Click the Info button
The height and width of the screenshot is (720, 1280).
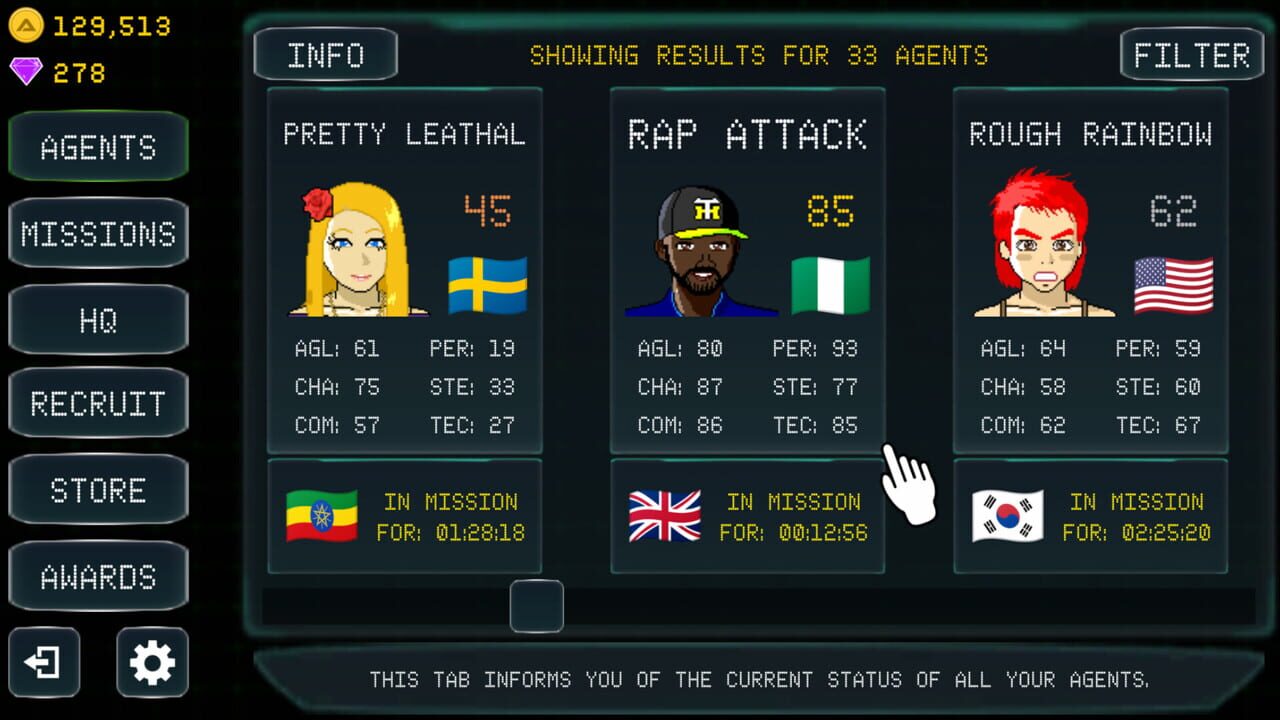pyautogui.click(x=325, y=54)
